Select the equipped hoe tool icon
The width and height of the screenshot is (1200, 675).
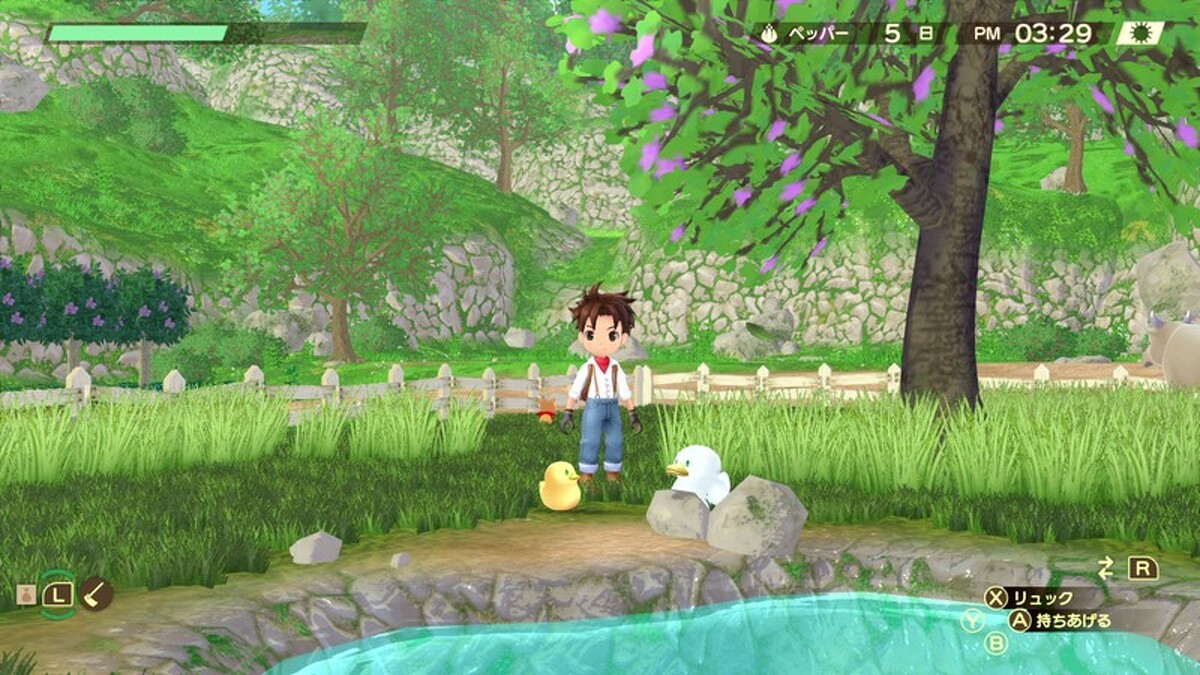(97, 594)
